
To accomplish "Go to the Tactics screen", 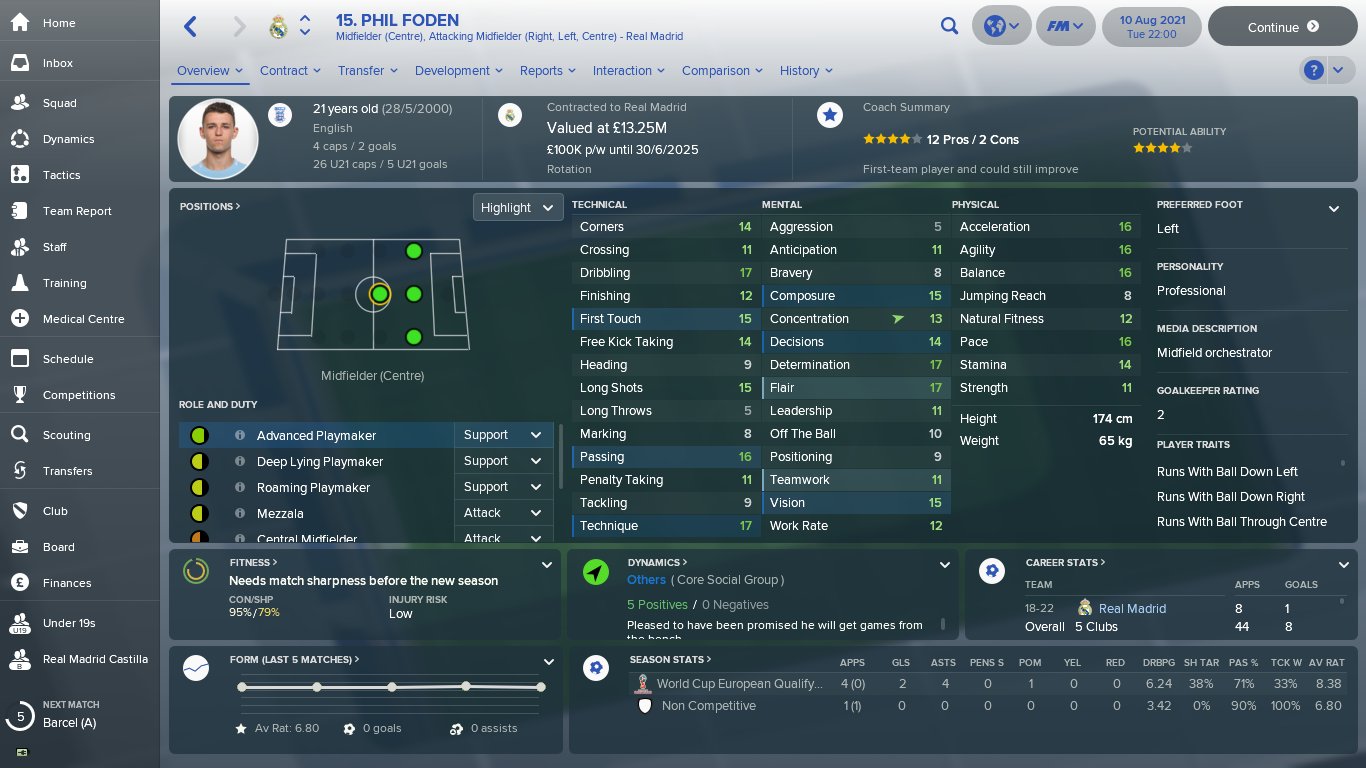I will point(61,175).
